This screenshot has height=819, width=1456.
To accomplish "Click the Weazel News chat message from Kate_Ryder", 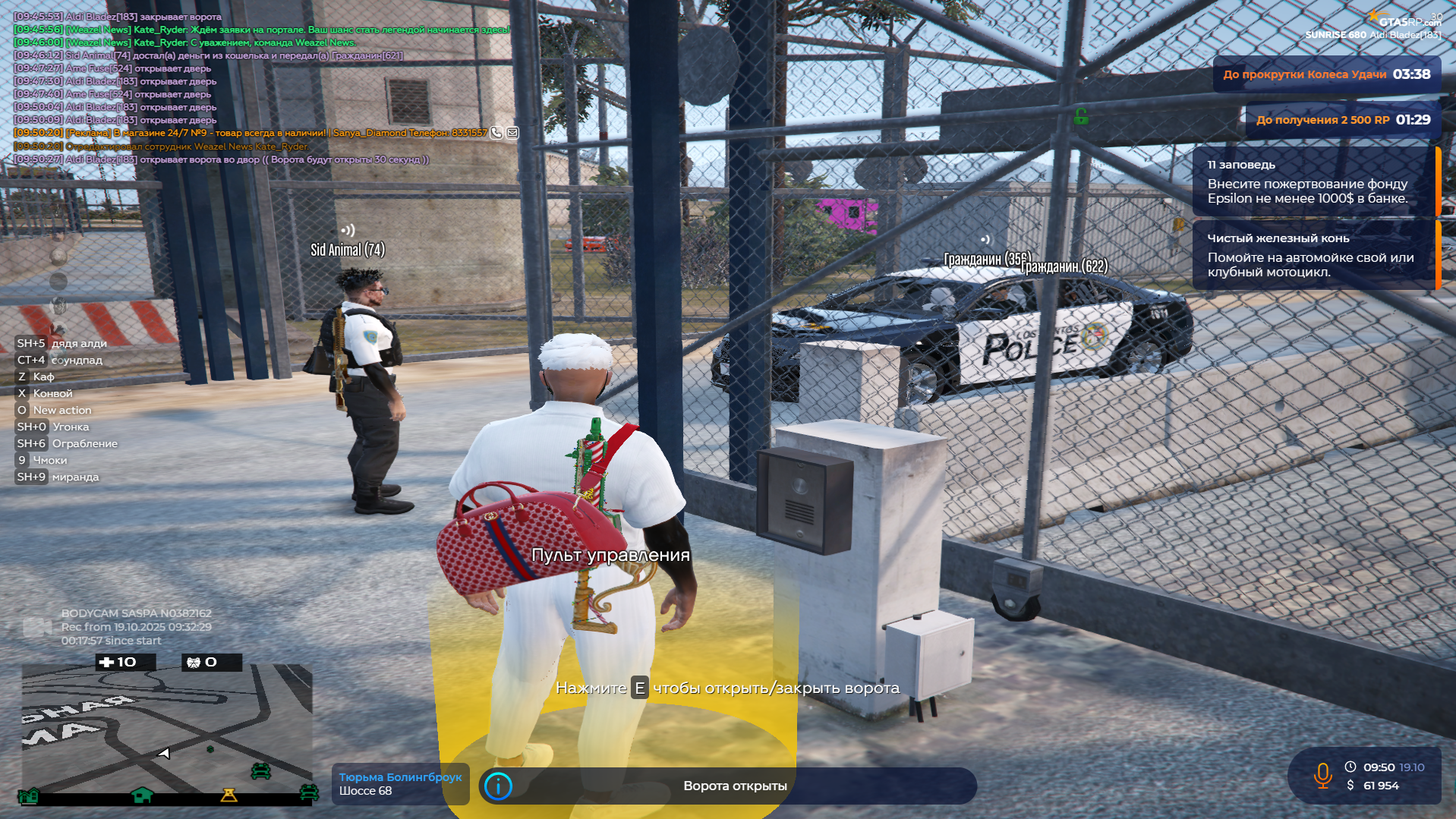I will point(262,30).
